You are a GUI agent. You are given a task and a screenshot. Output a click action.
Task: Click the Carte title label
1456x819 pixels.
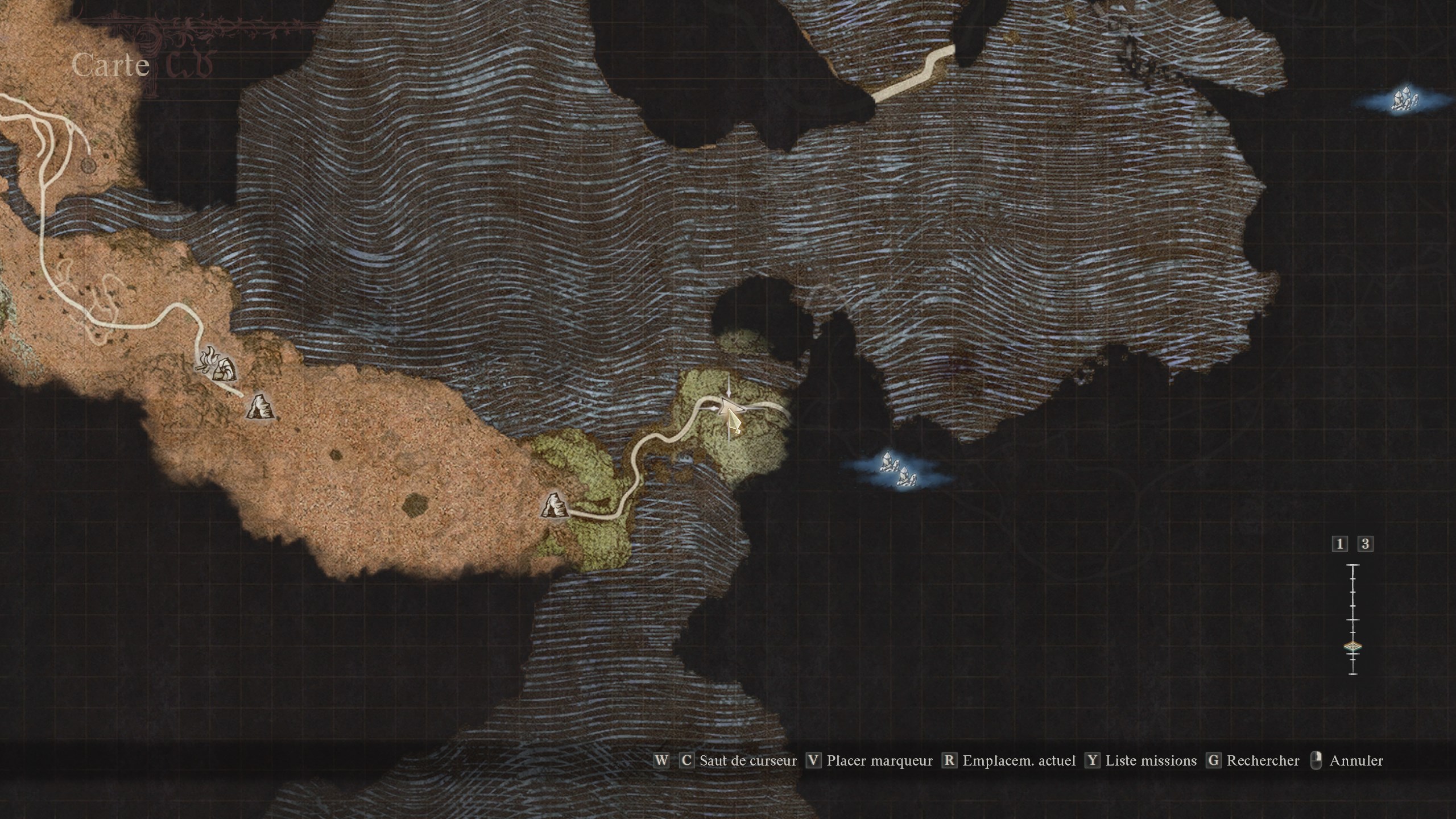pos(110,67)
